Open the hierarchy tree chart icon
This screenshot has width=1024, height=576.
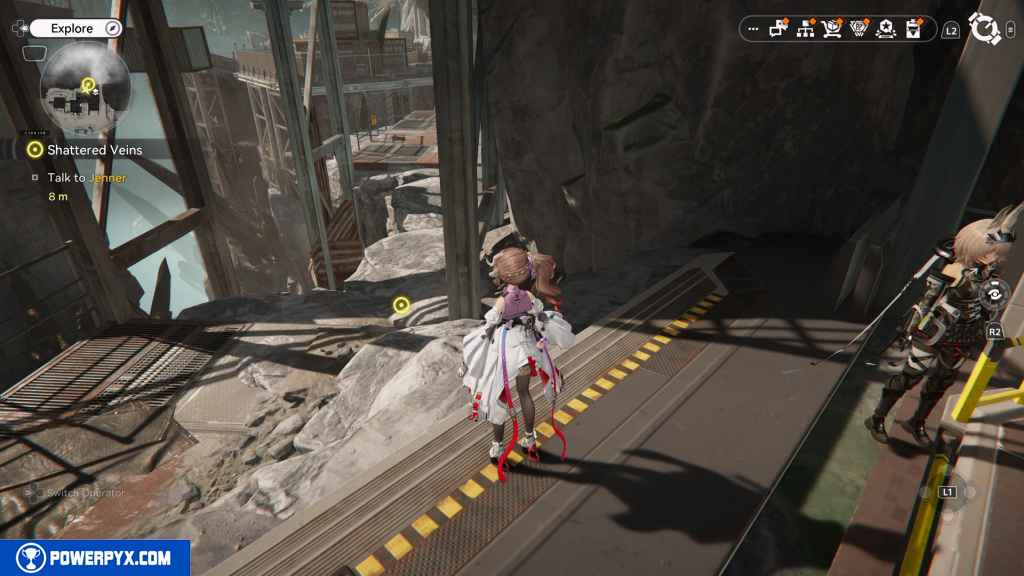point(805,29)
